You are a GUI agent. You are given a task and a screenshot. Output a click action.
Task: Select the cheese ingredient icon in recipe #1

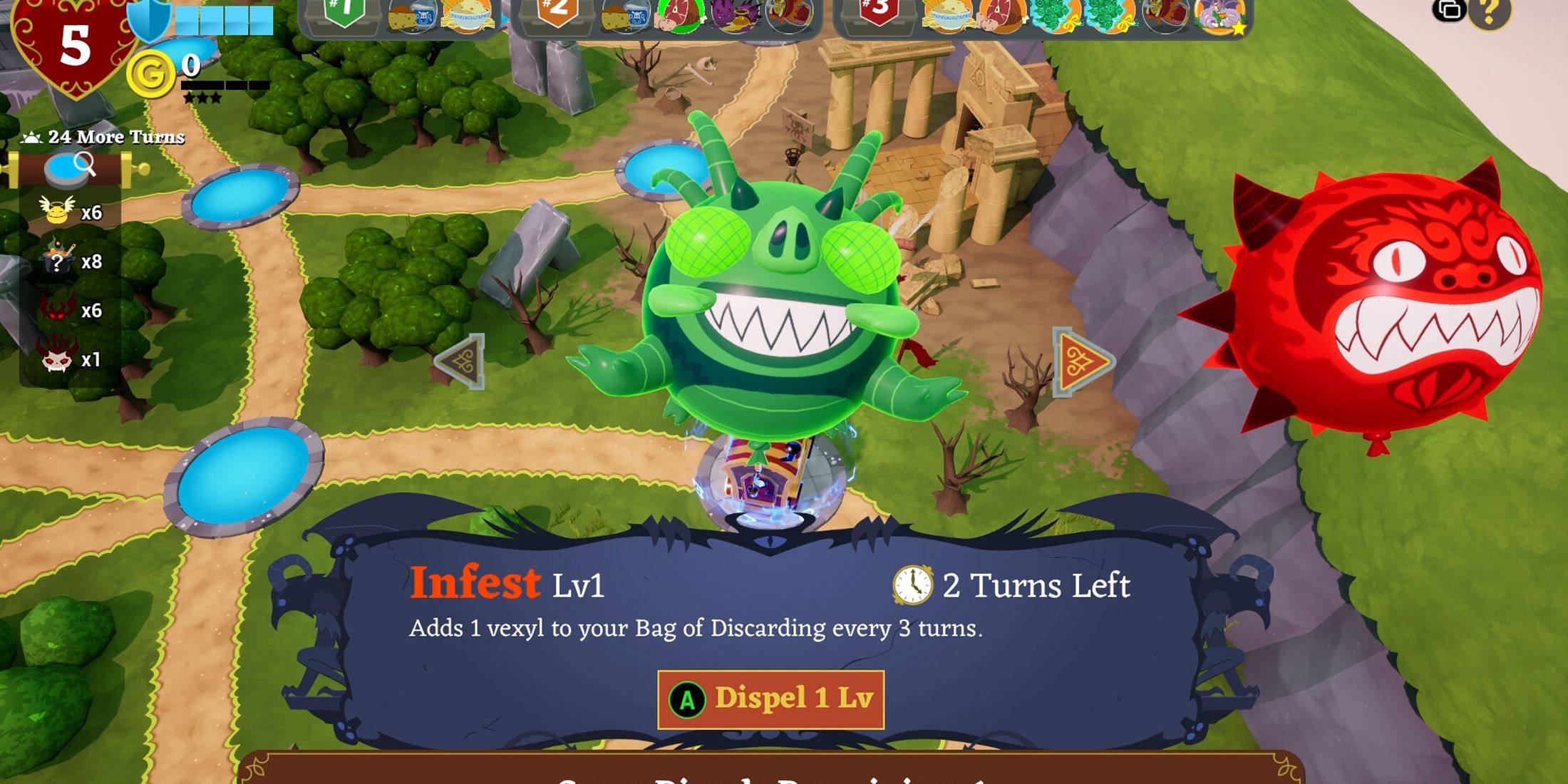click(x=401, y=17)
